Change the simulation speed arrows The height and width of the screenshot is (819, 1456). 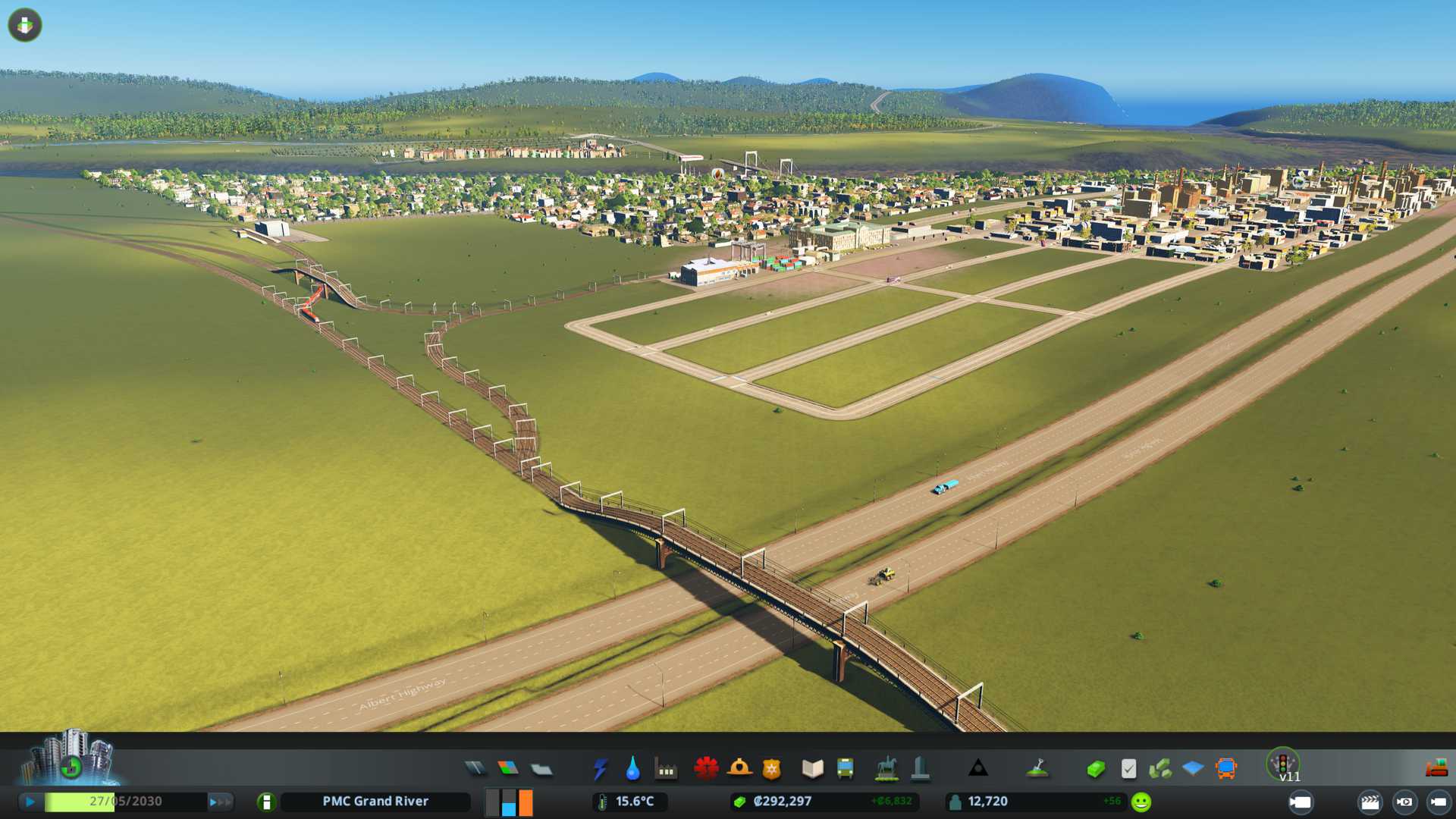click(x=220, y=802)
